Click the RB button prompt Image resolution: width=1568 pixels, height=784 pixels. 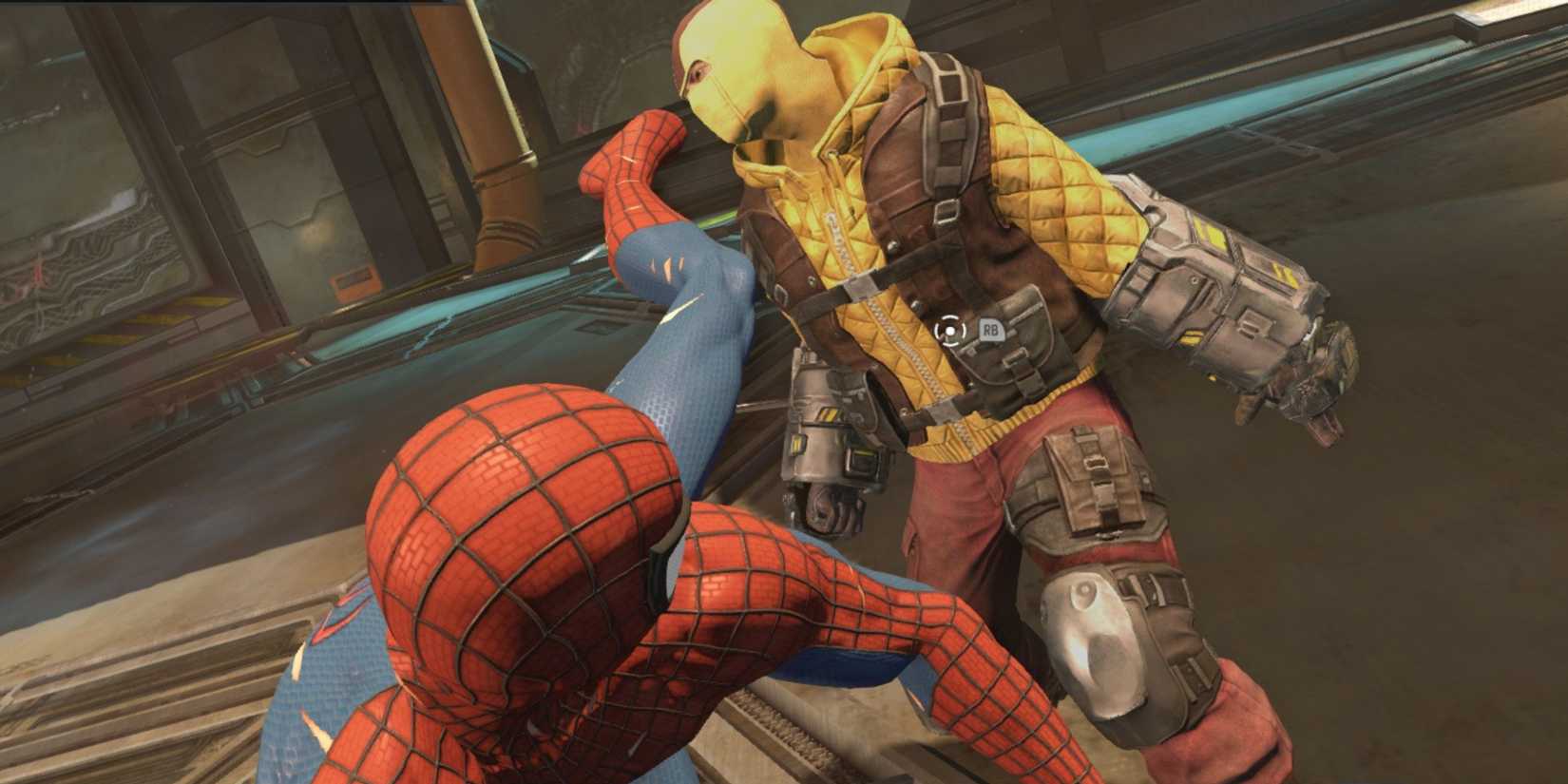coord(992,328)
